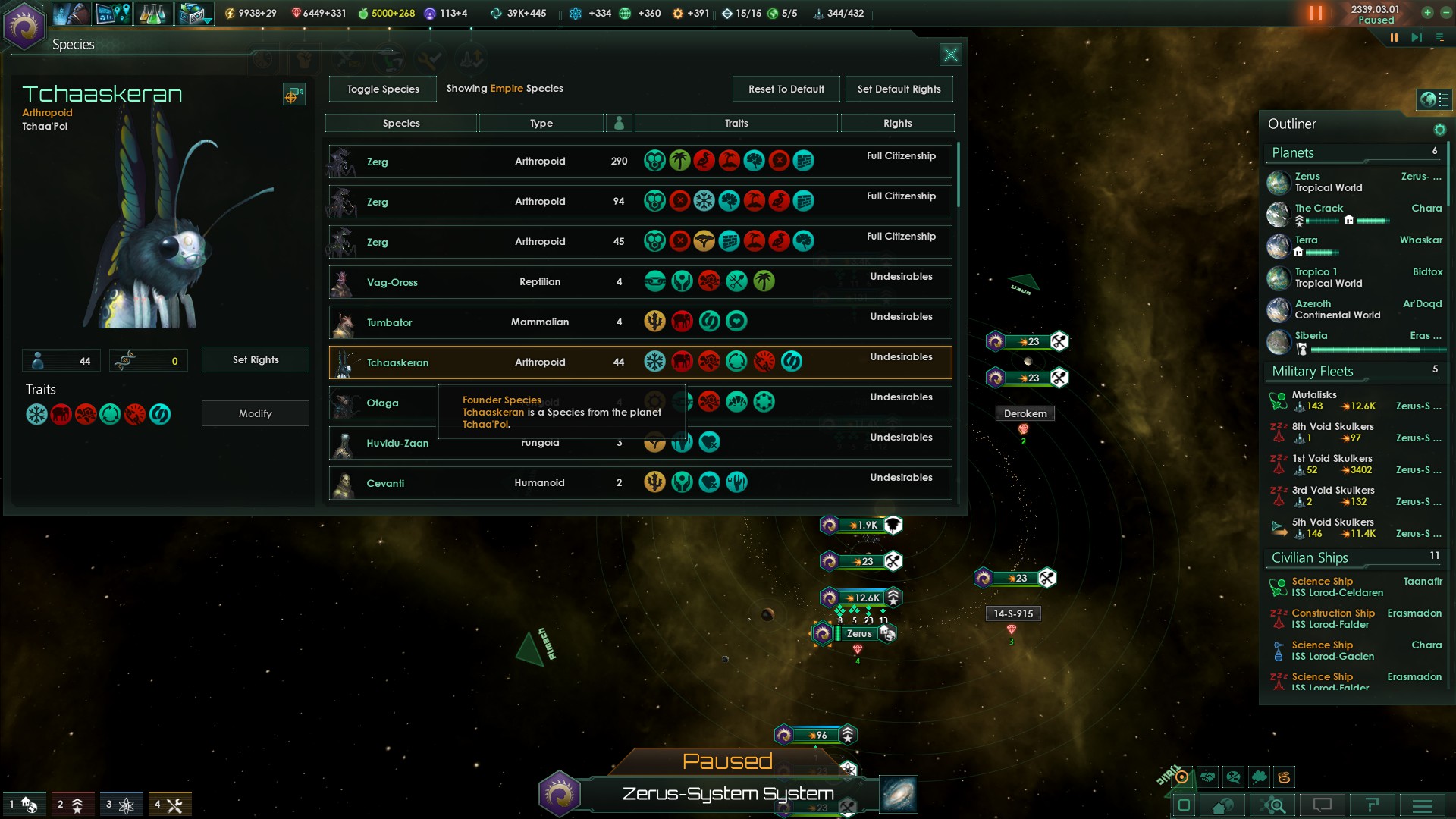Click the galaxy search magnifier icon bottom-right
This screenshot has width=1456, height=819.
point(1274,805)
